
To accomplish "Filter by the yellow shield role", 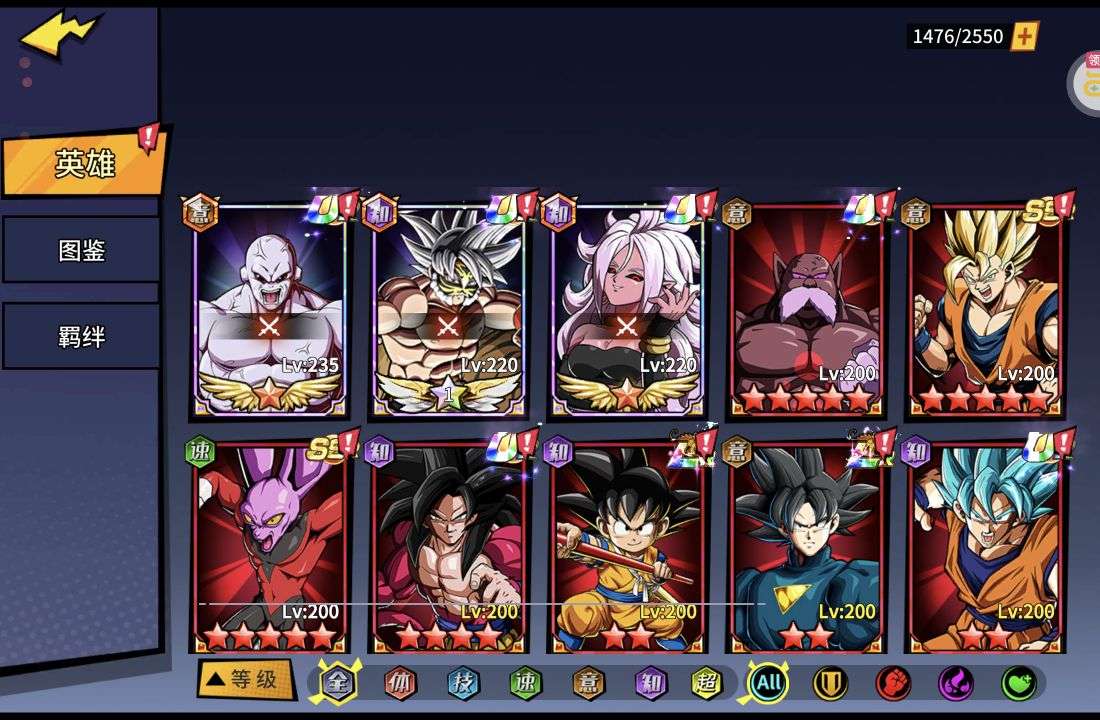I will click(x=830, y=683).
